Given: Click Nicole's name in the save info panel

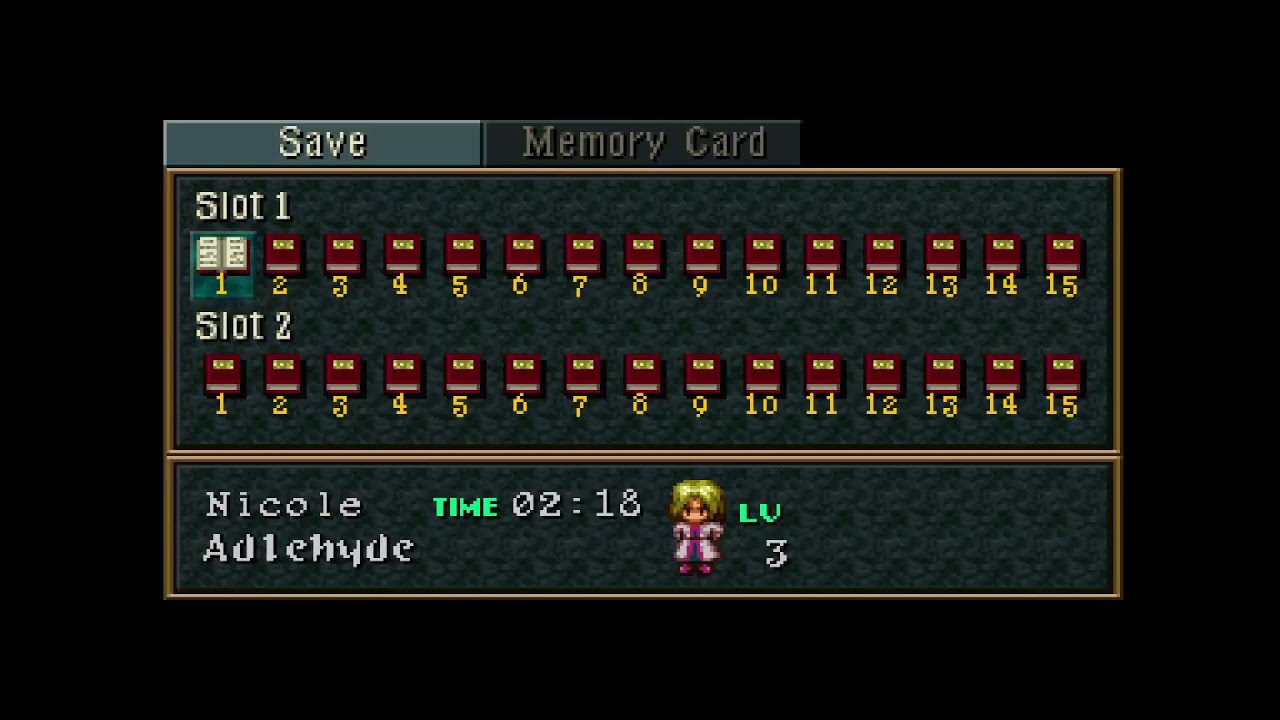Looking at the screenshot, I should pyautogui.click(x=284, y=505).
